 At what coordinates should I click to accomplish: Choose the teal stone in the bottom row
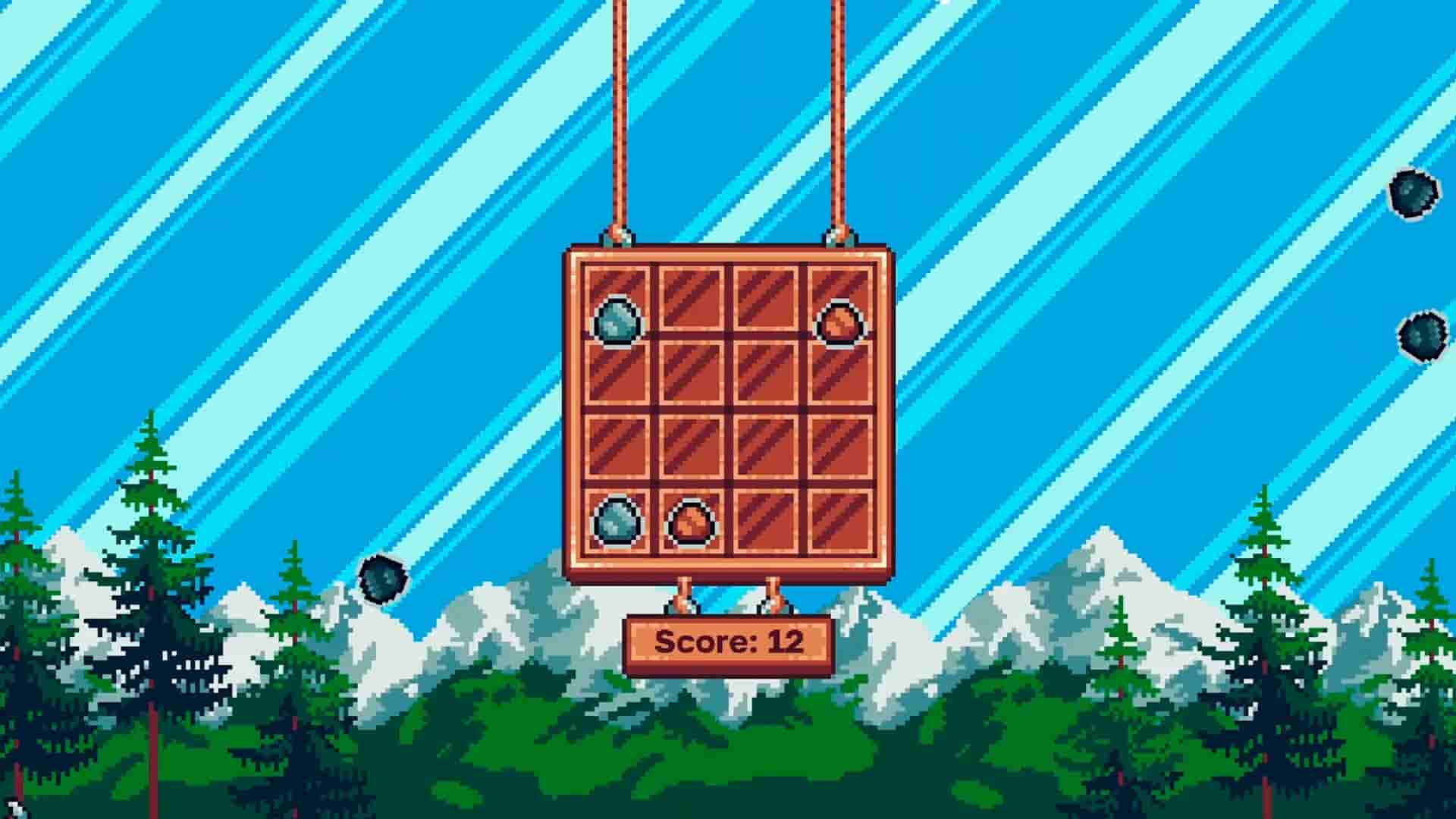pyautogui.click(x=617, y=521)
